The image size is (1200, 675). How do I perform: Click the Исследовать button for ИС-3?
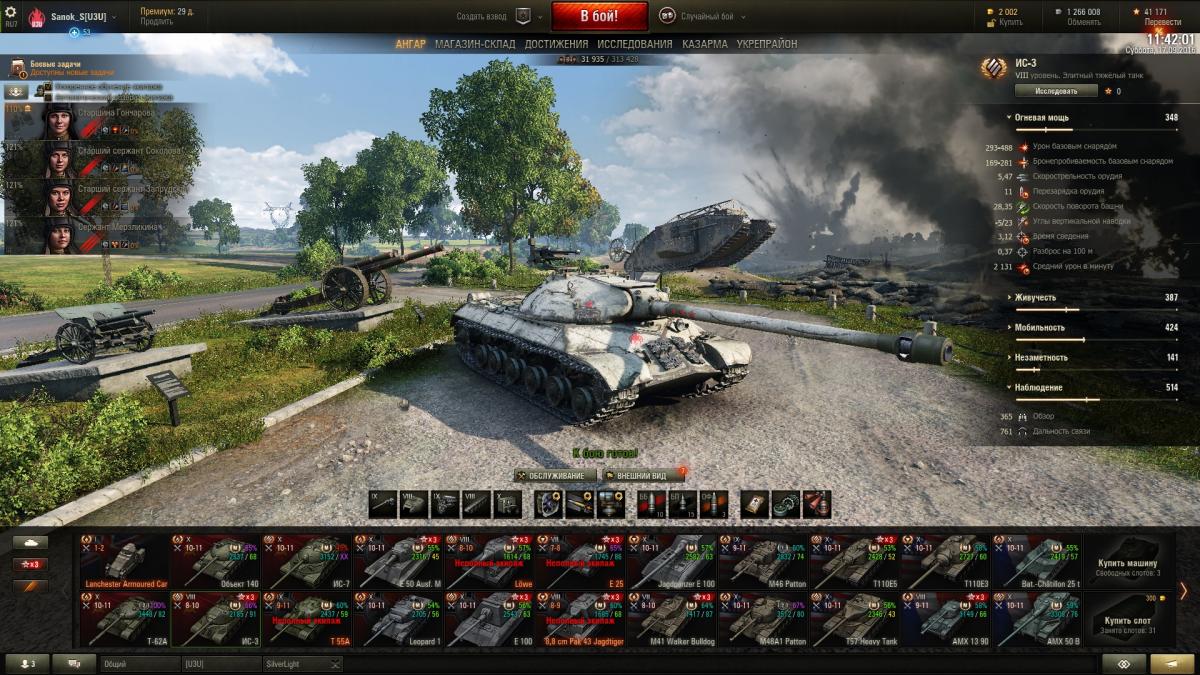point(1055,91)
